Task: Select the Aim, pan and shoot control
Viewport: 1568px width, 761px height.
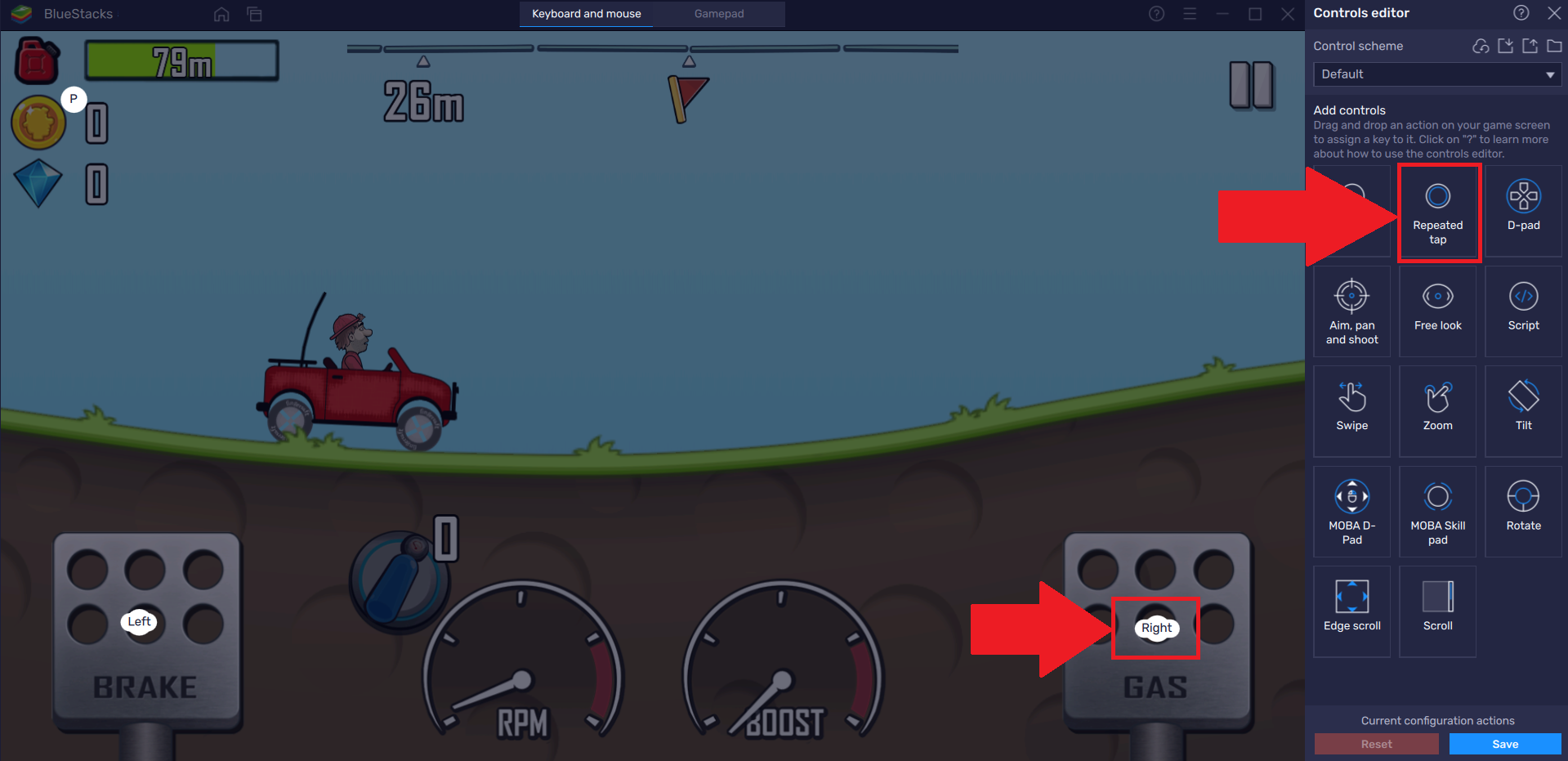Action: 1351,311
